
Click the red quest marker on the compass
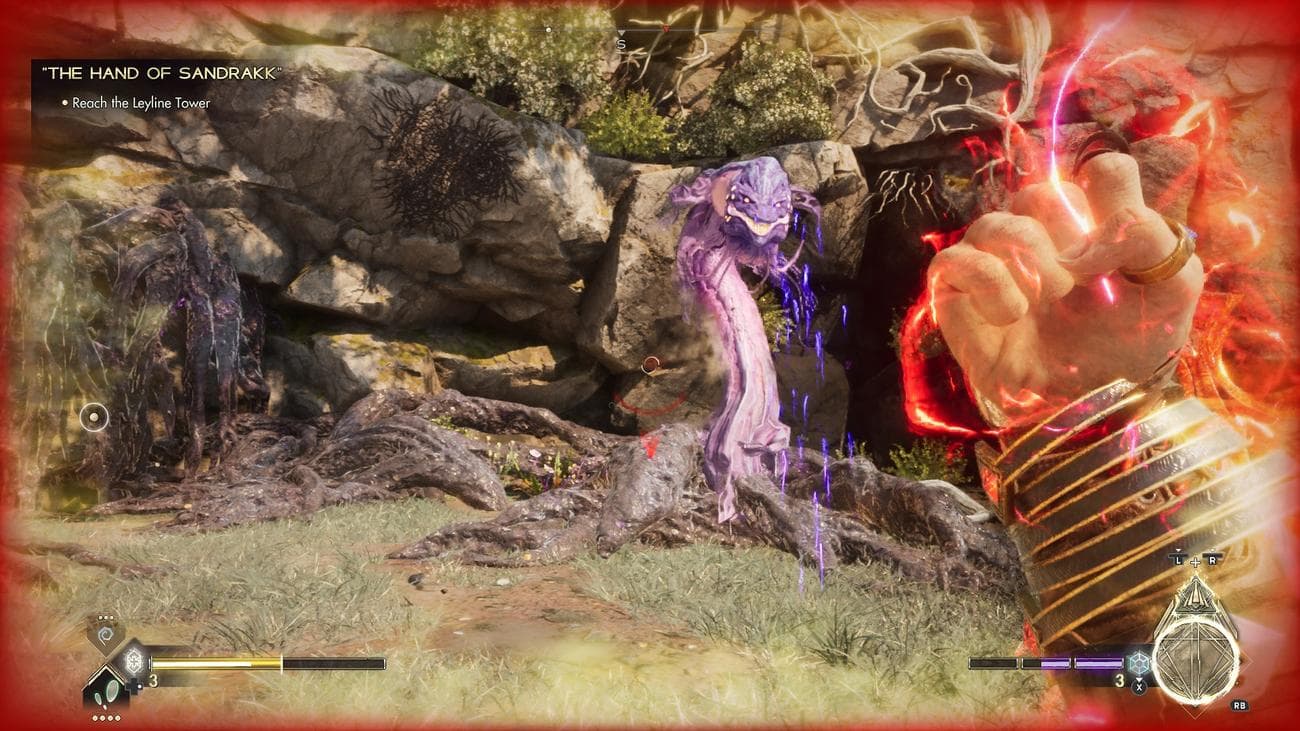click(666, 28)
